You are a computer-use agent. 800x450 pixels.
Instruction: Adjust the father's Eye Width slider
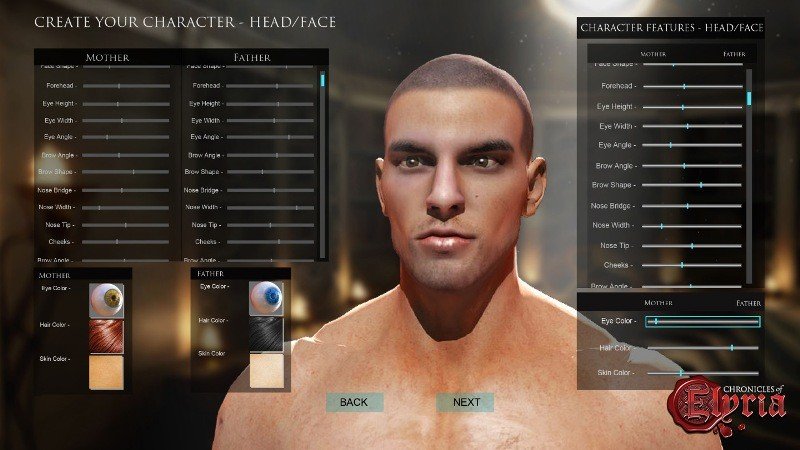(277, 121)
